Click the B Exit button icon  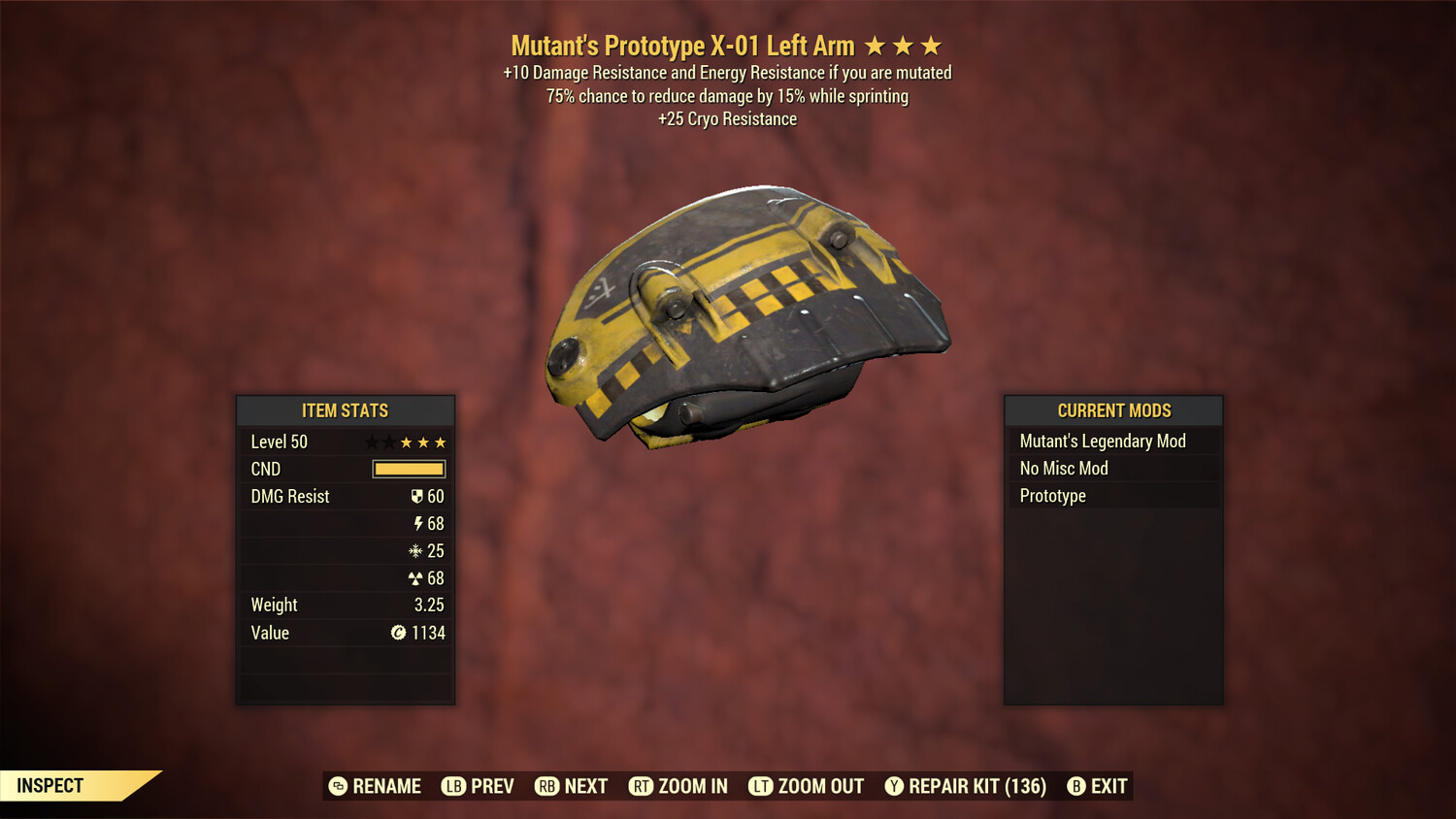coord(1075,786)
